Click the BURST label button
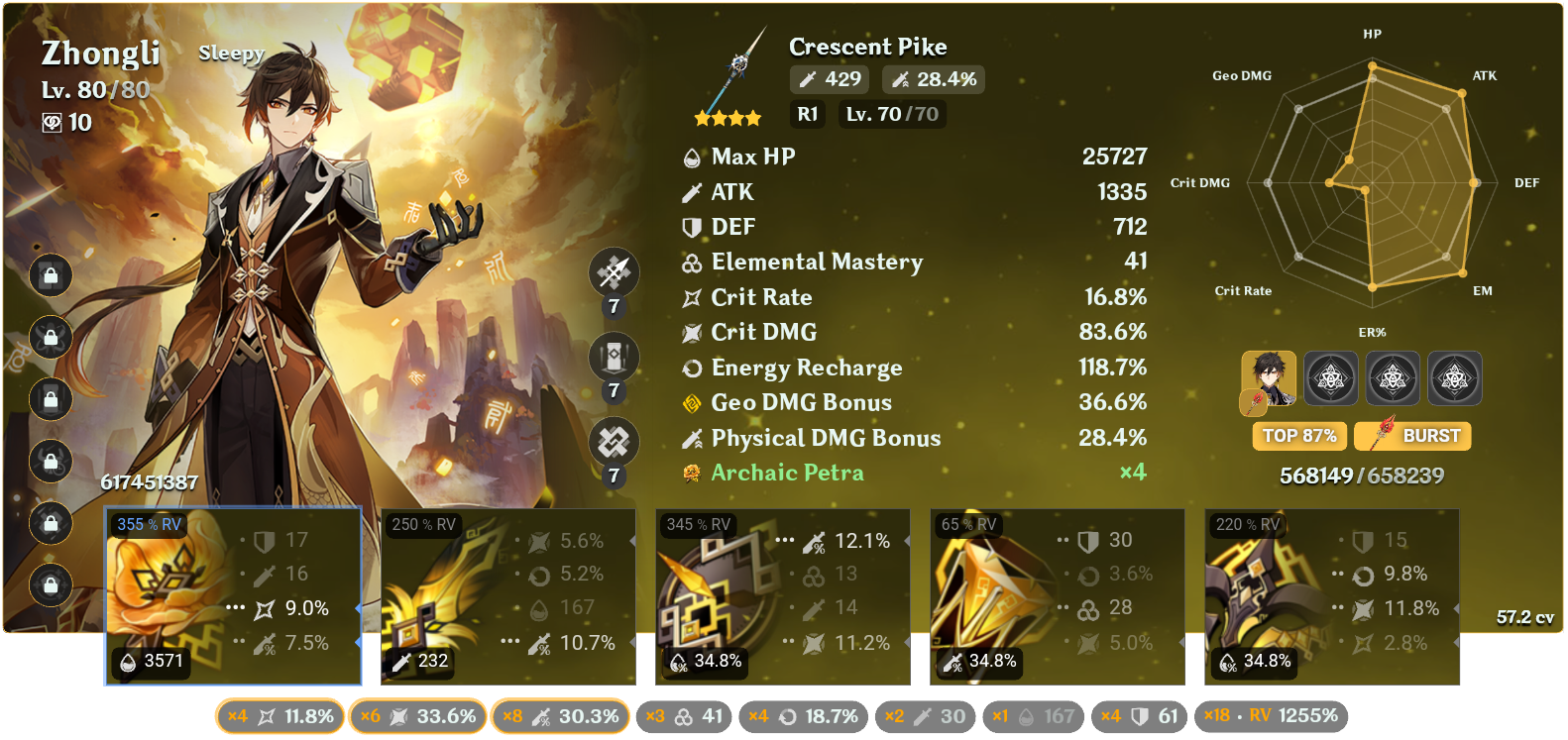The height and width of the screenshot is (740, 1568). click(1411, 436)
